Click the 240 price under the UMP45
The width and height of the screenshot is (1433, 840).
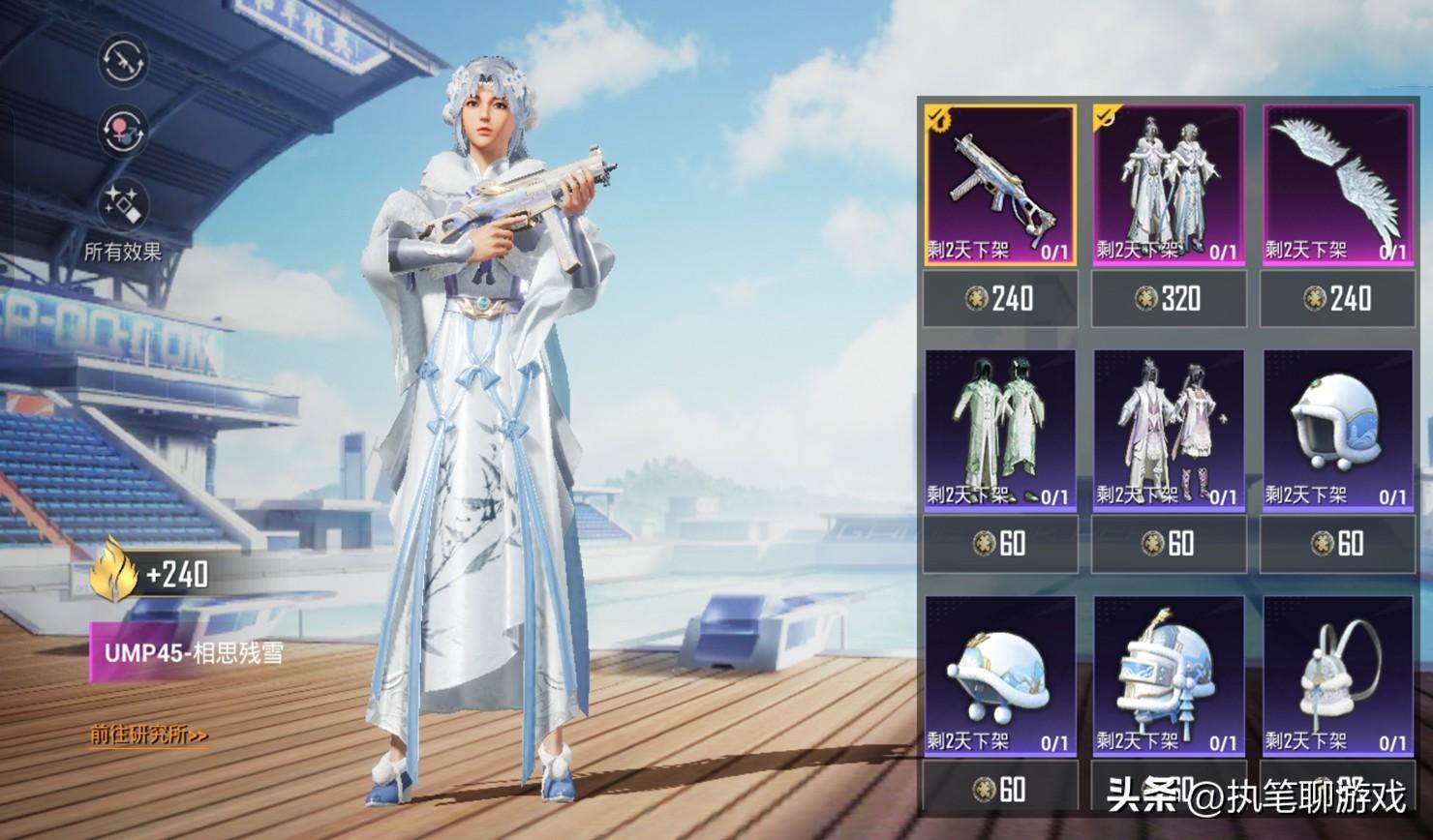pos(1000,298)
